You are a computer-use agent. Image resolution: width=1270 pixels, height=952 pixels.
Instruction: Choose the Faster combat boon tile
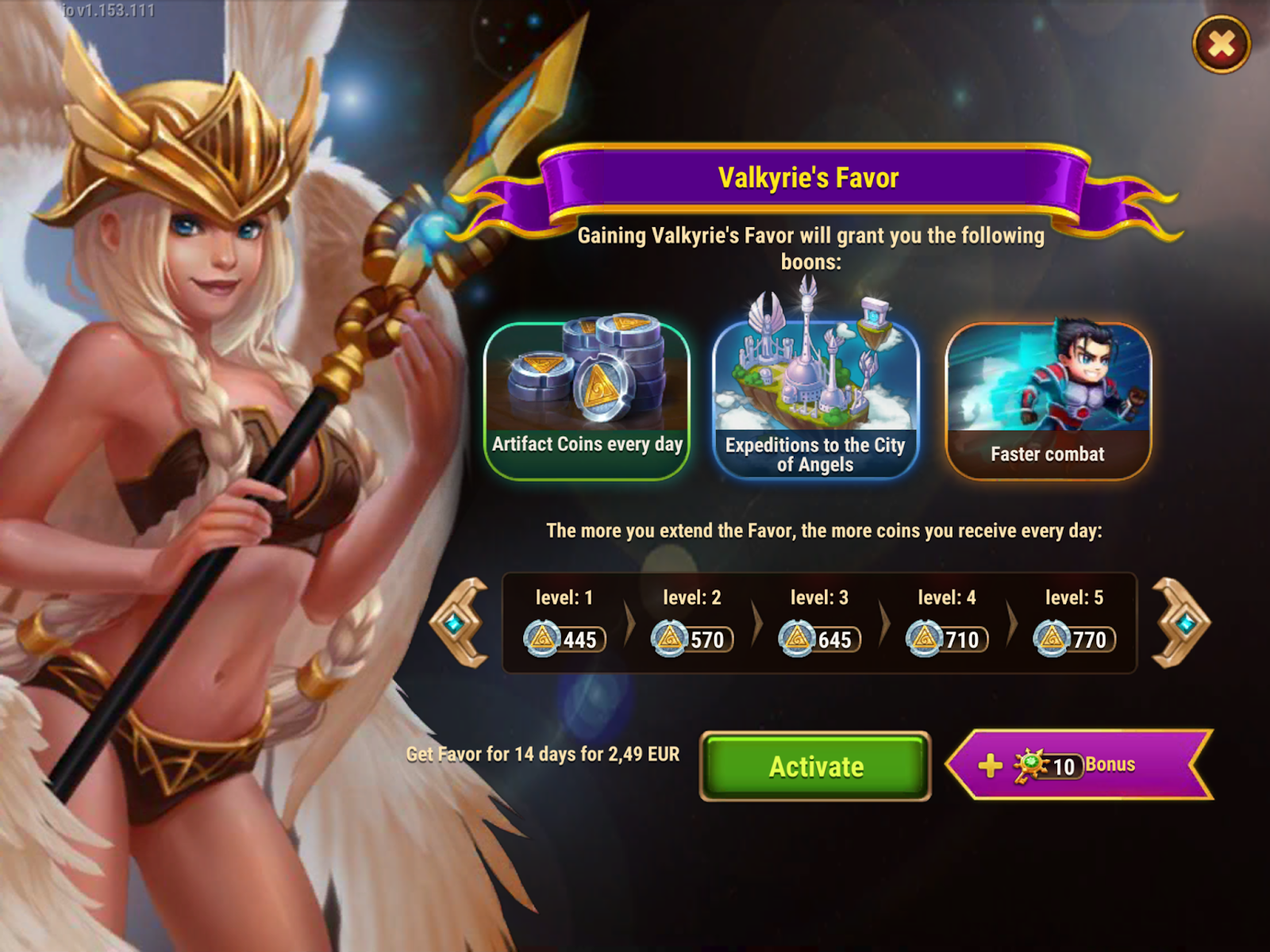[x=1048, y=401]
